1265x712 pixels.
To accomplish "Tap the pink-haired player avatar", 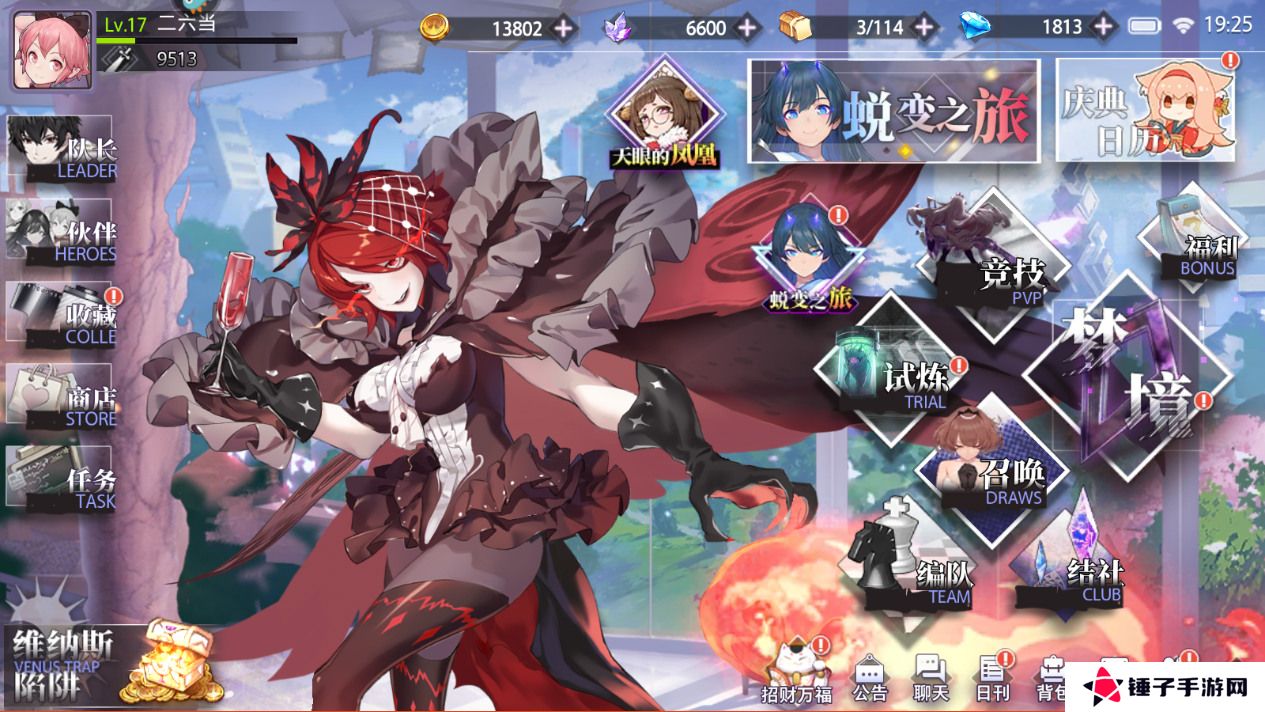I will (x=52, y=50).
